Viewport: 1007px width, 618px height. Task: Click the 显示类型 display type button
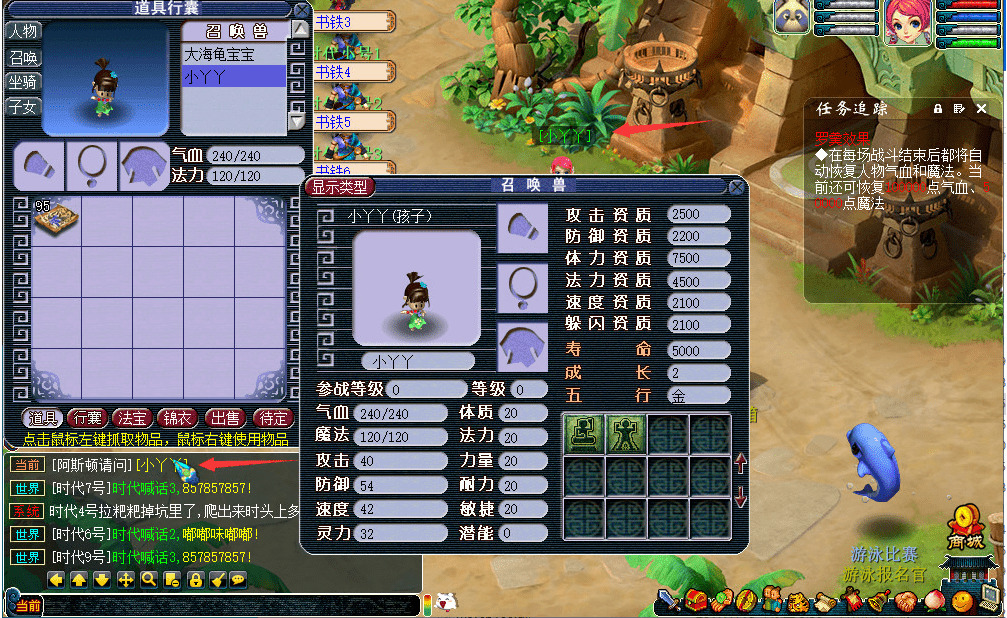pyautogui.click(x=340, y=186)
